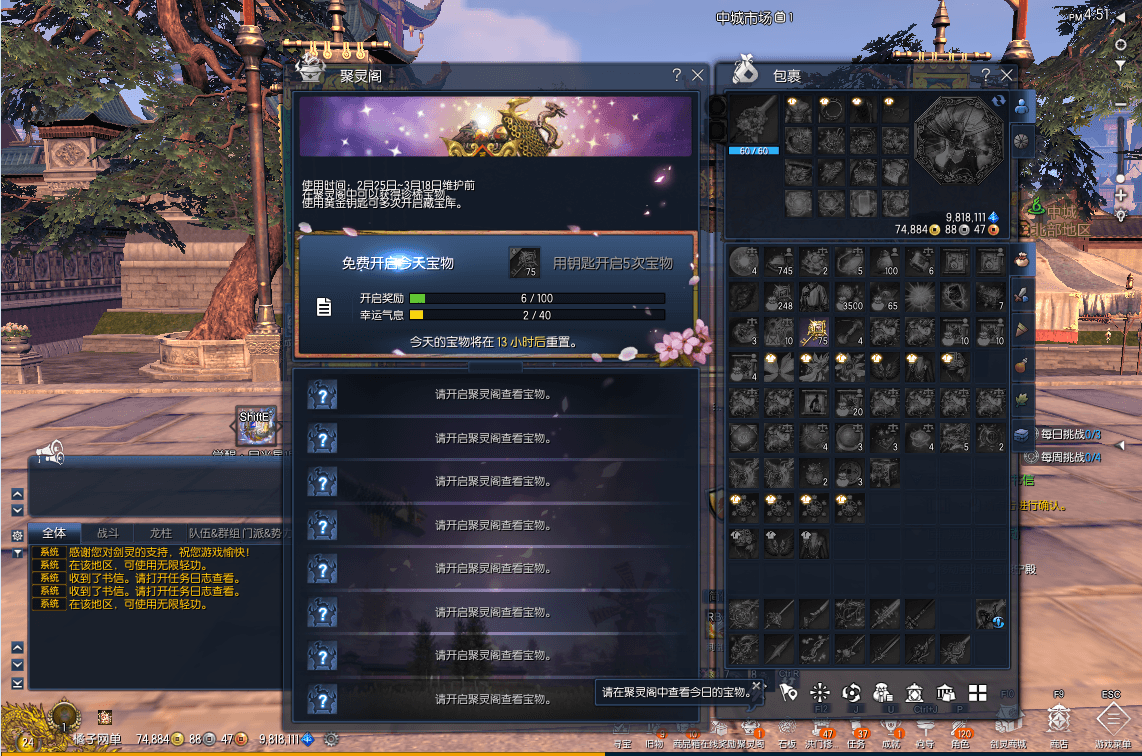Screen dimensions: 1142x756
Task: Select the inventory item stacked at 3500
Action: tap(850, 296)
